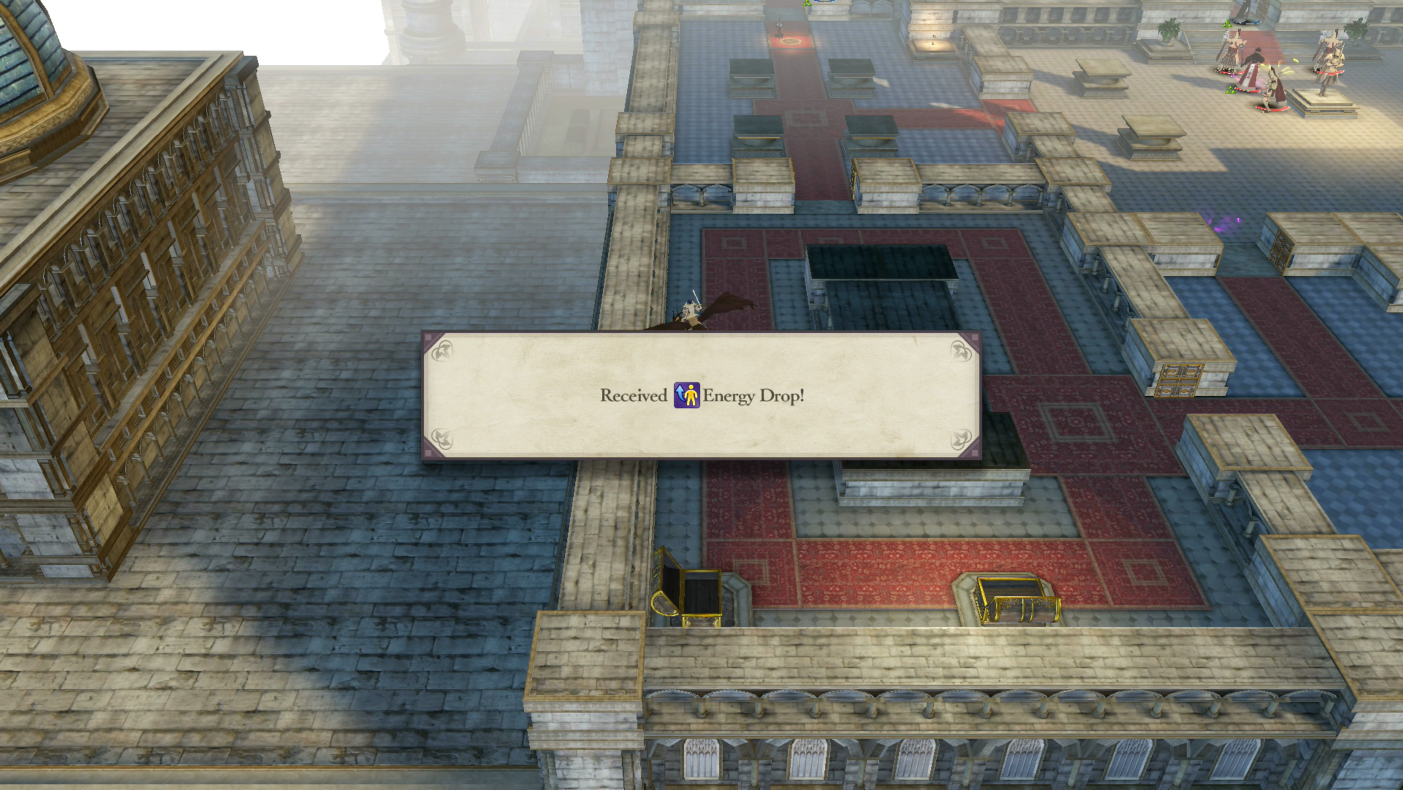Click the green triangle marker near the enemies
Viewport: 1403px width, 790px height.
click(1227, 23)
